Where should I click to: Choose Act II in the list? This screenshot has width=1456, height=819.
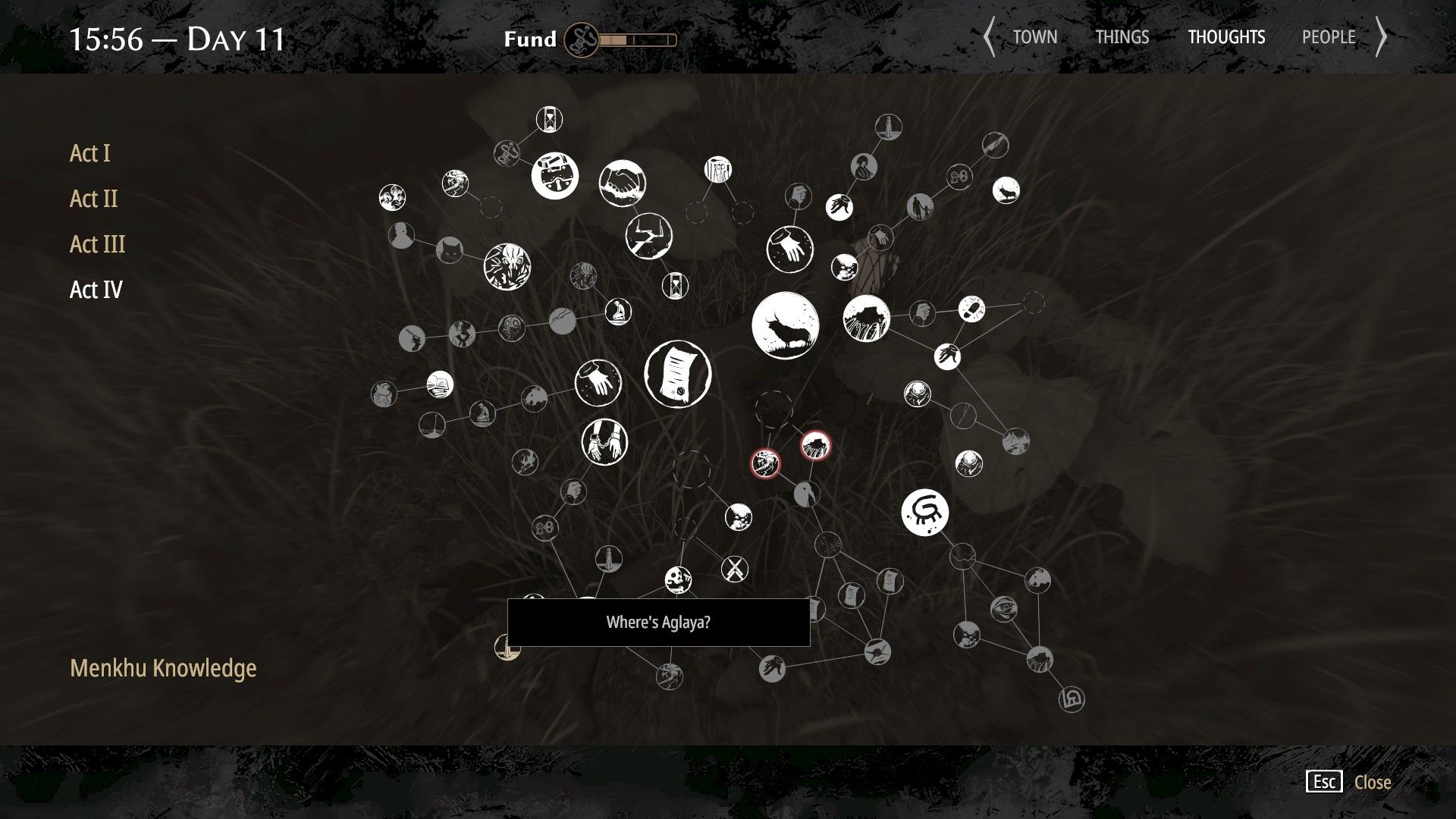[94, 199]
